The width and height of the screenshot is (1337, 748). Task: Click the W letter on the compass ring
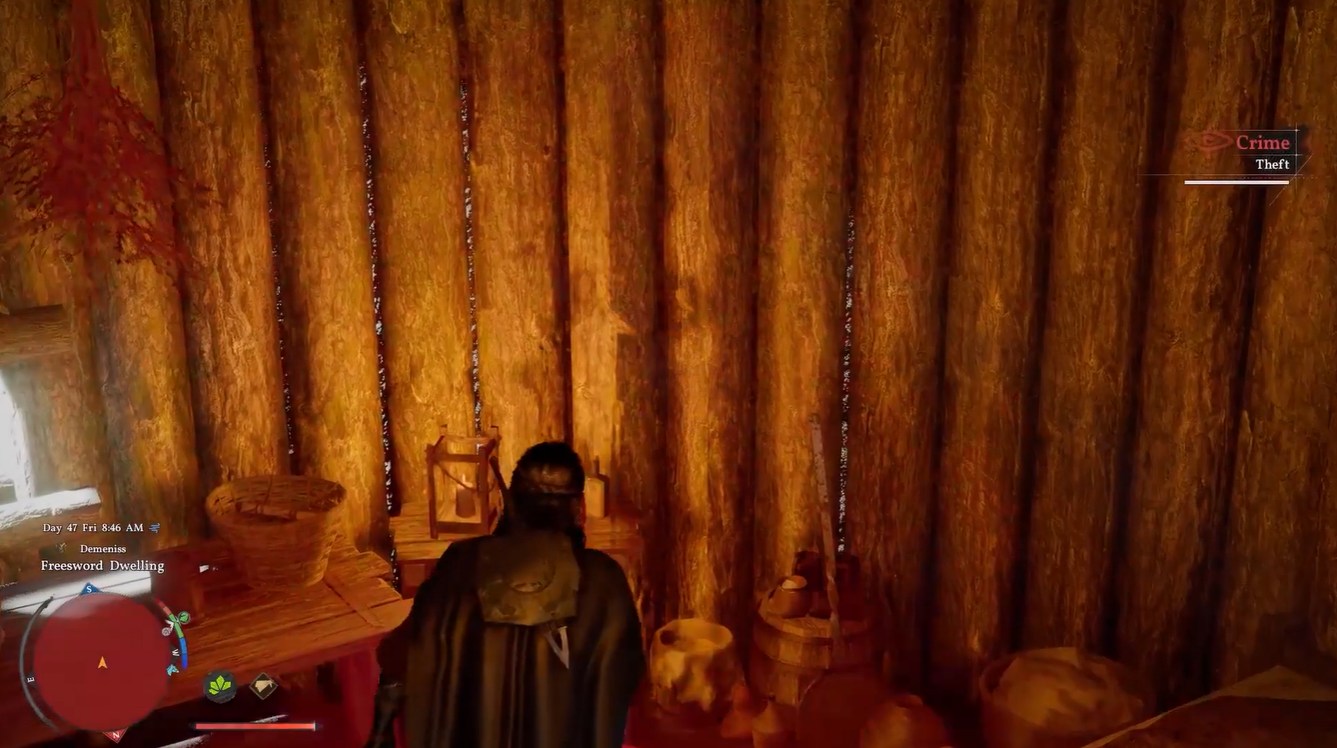174,652
